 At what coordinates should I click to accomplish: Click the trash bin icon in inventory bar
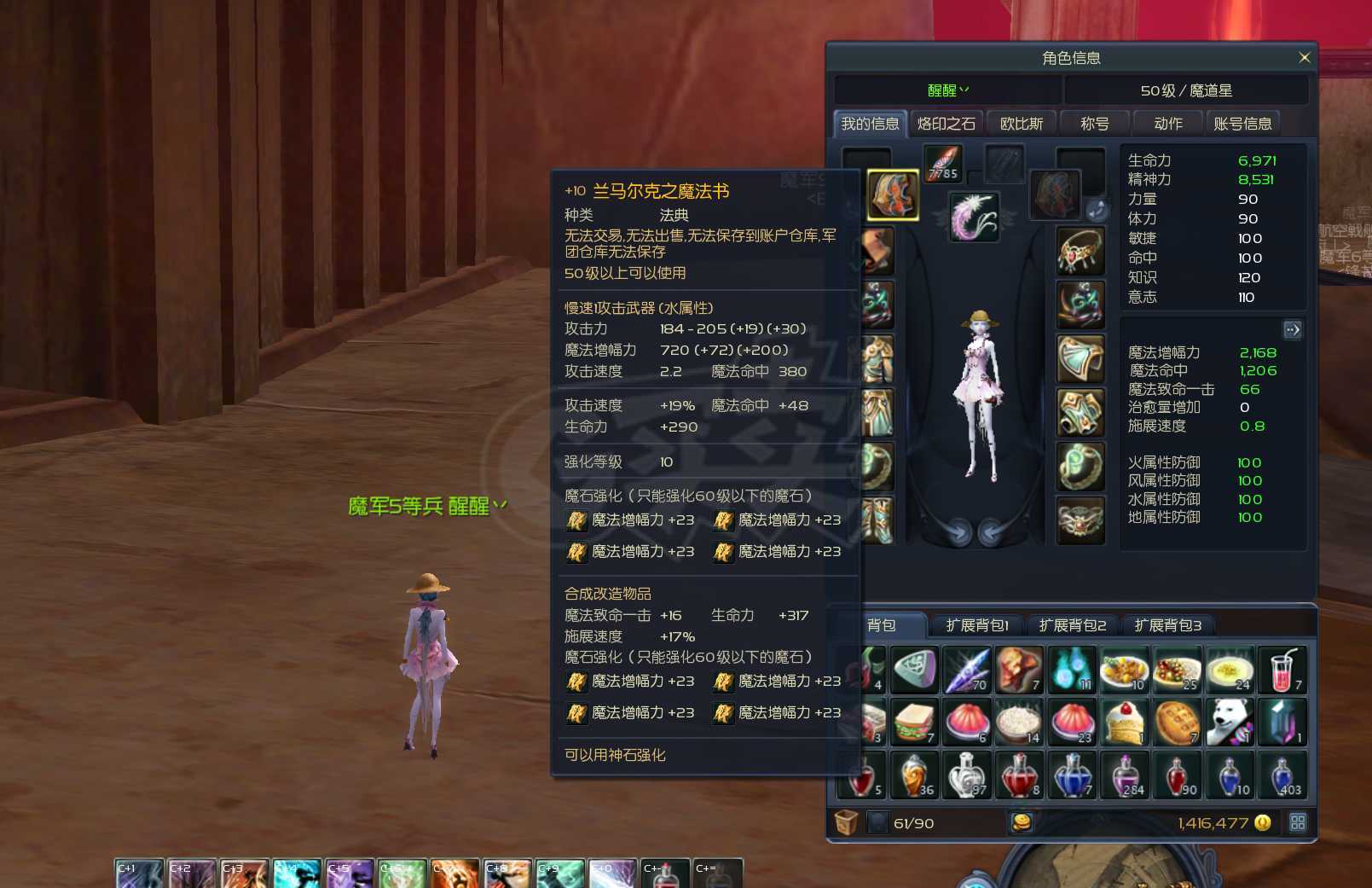coord(845,821)
